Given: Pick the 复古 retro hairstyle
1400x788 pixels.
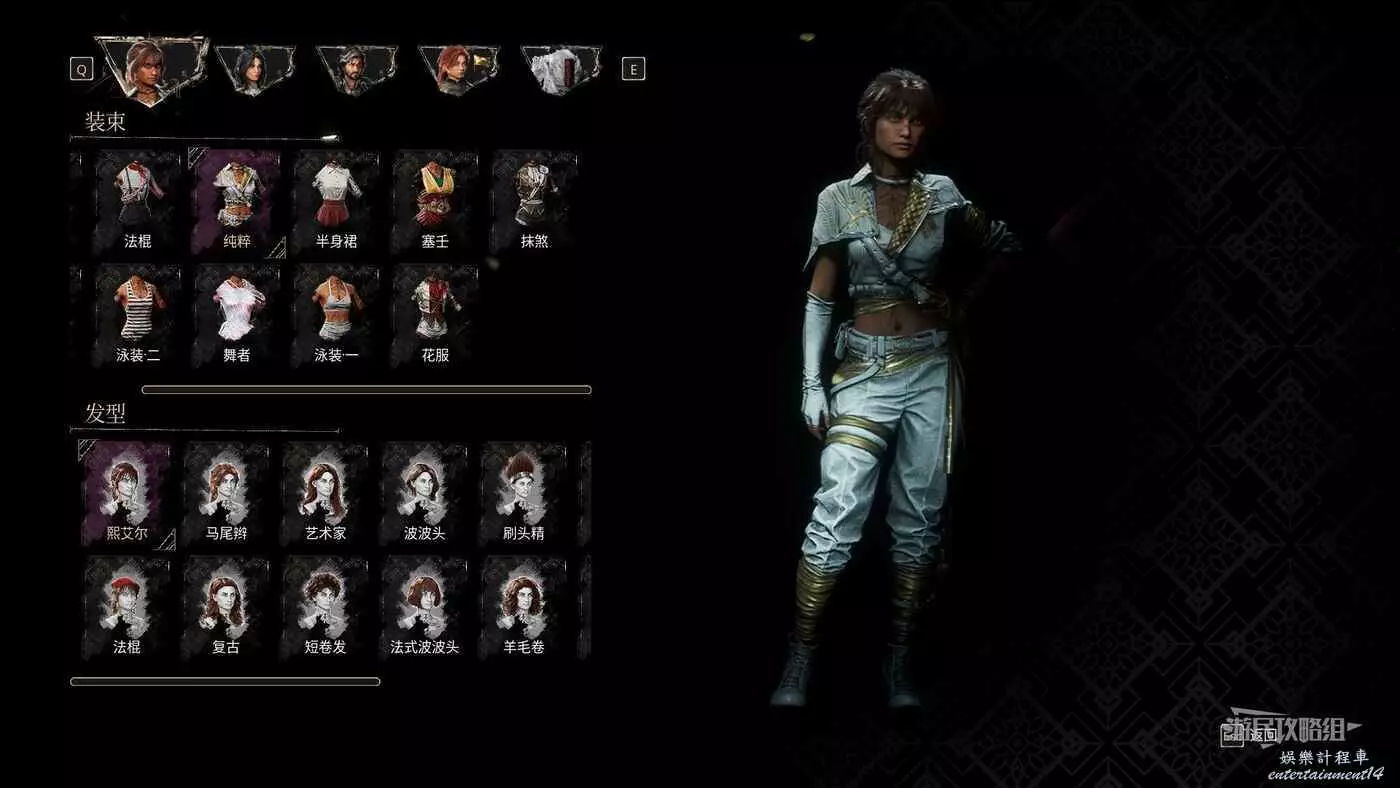Looking at the screenshot, I should coord(226,608).
